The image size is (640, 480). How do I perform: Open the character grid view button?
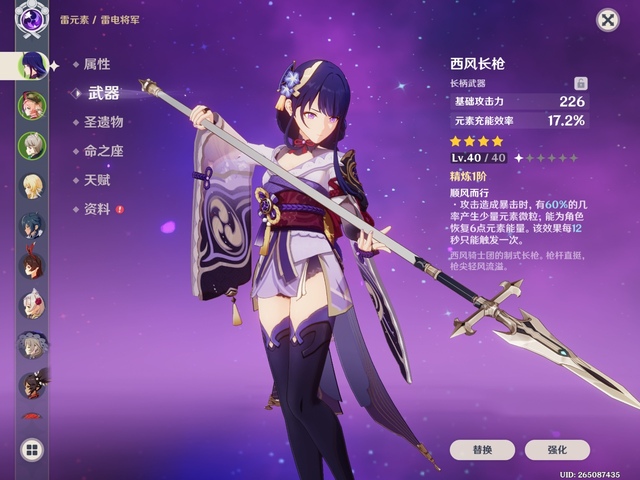32,450
